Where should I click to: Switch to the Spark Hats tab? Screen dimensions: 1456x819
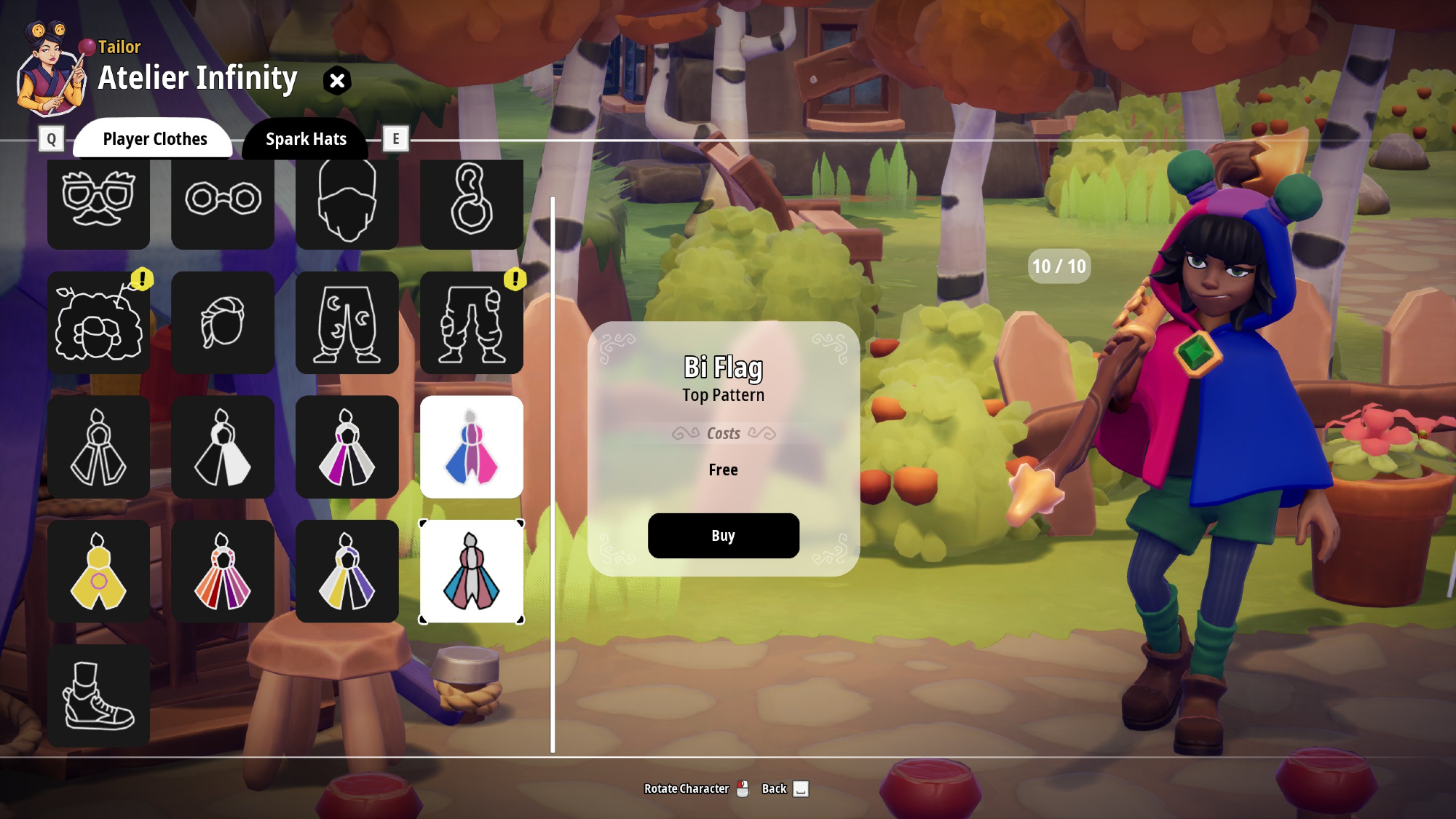point(306,139)
